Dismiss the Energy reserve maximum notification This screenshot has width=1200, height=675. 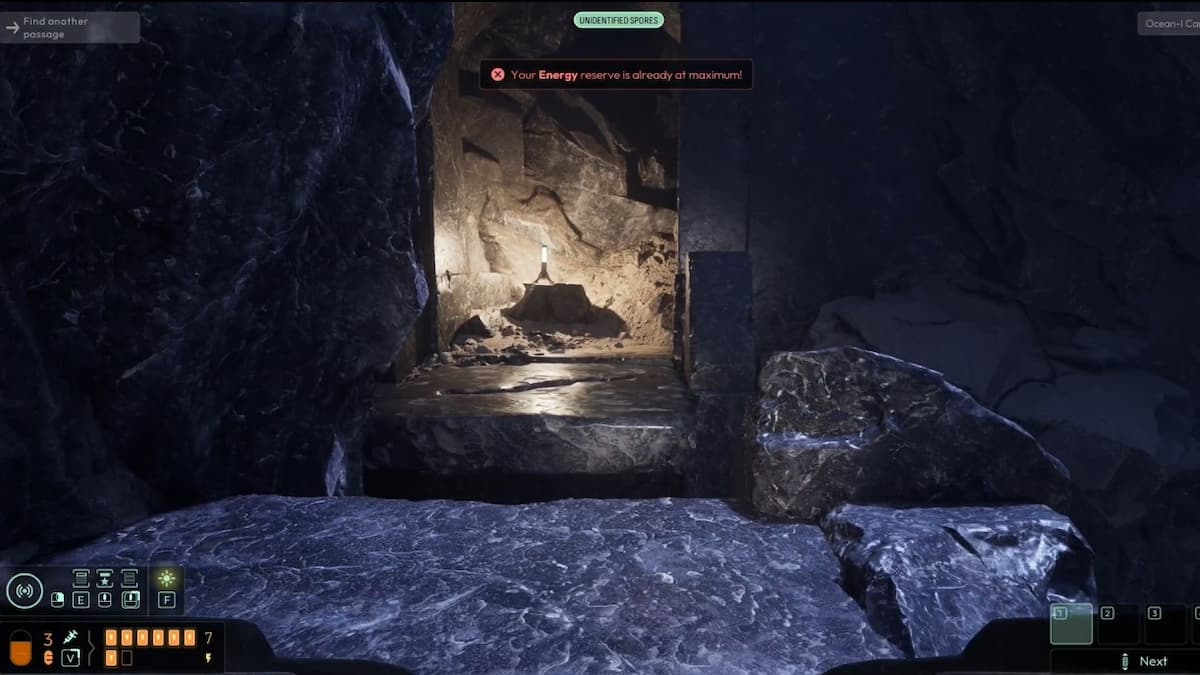pos(498,75)
